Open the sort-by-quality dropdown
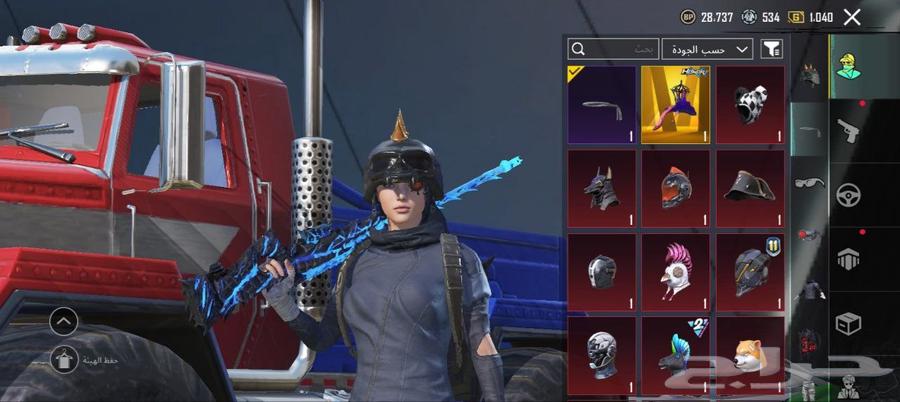 [707, 48]
